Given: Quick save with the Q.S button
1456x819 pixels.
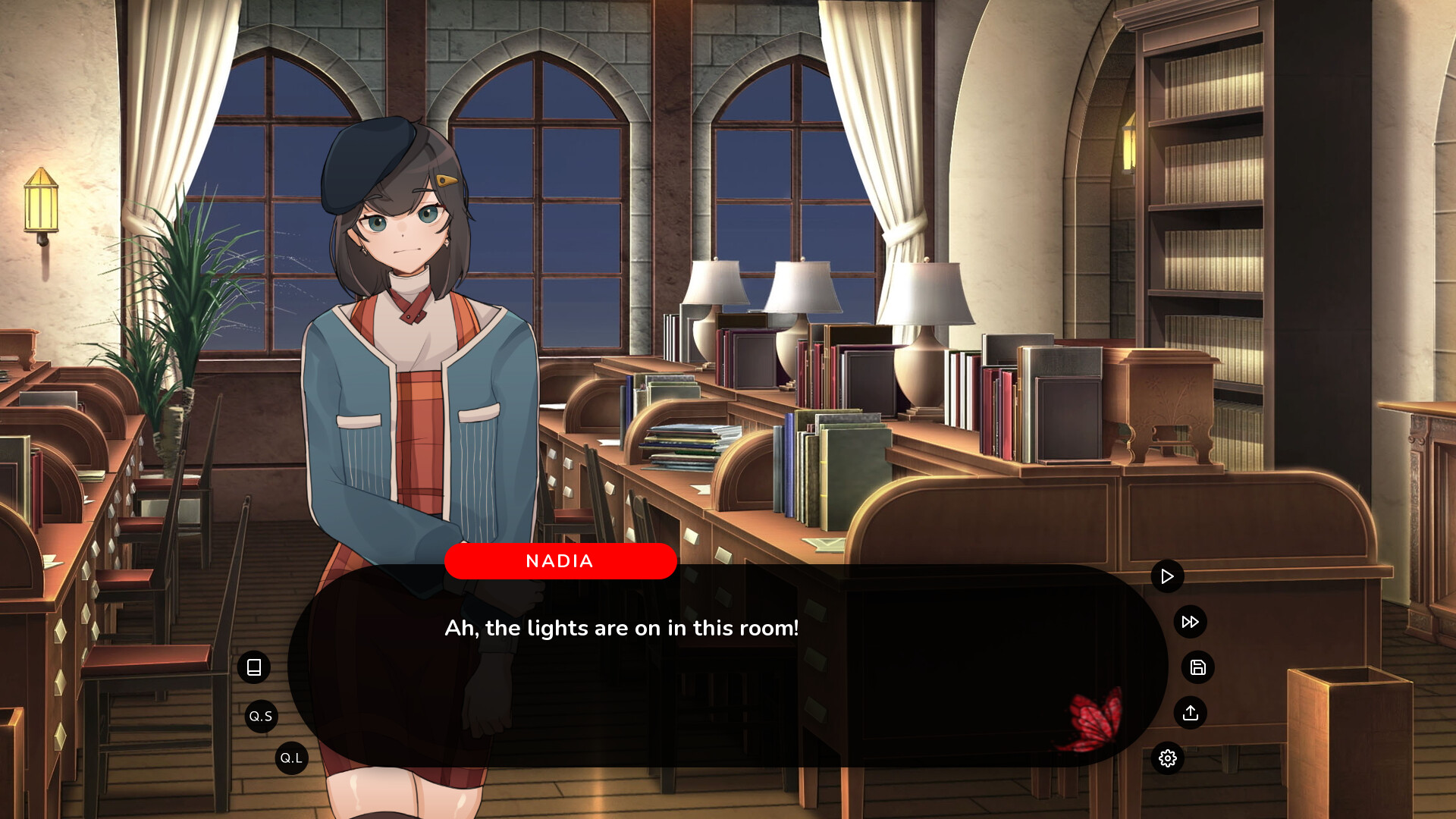Looking at the screenshot, I should pyautogui.click(x=261, y=716).
